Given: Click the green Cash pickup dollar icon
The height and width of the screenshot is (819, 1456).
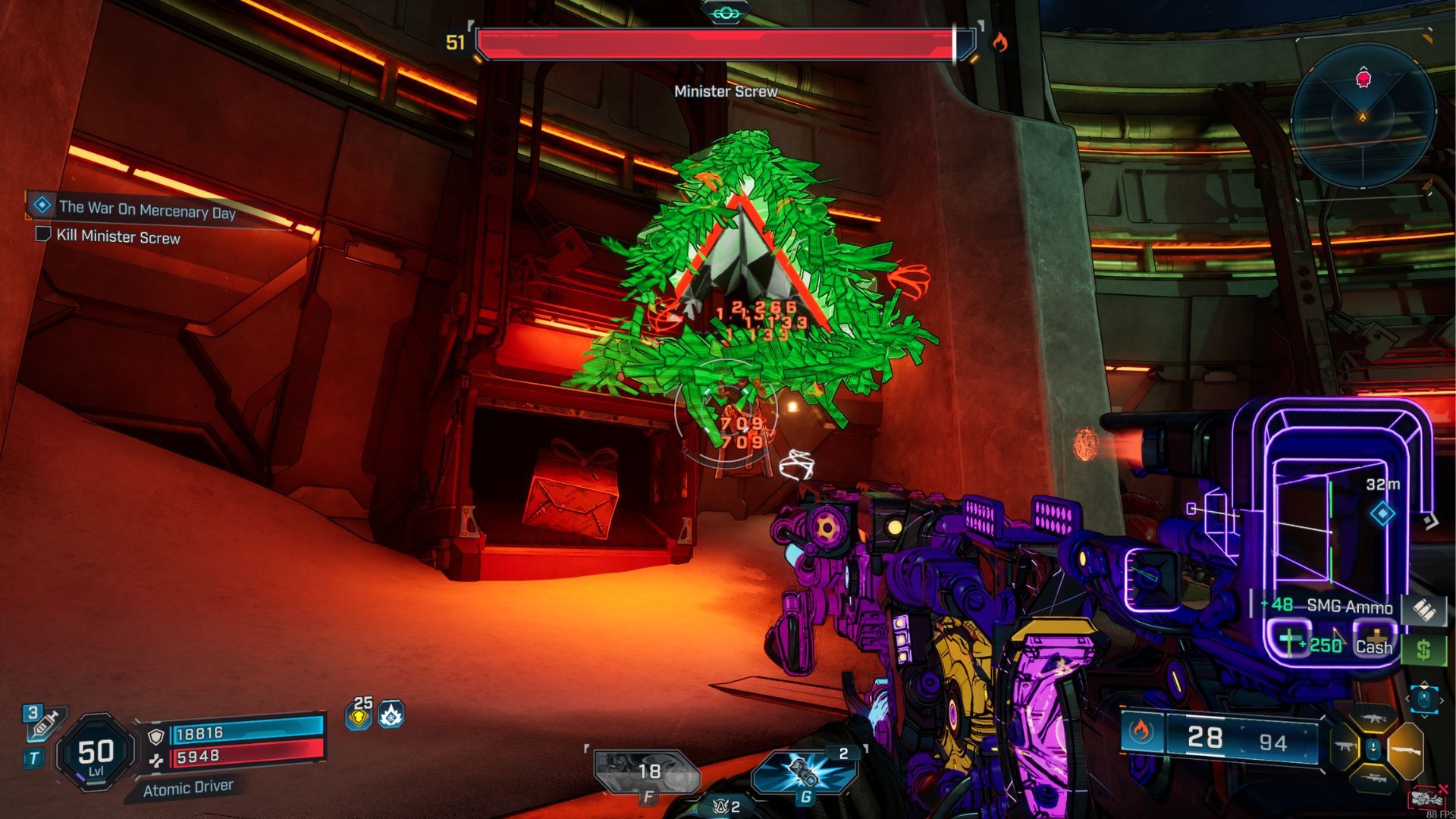Looking at the screenshot, I should click(1423, 649).
